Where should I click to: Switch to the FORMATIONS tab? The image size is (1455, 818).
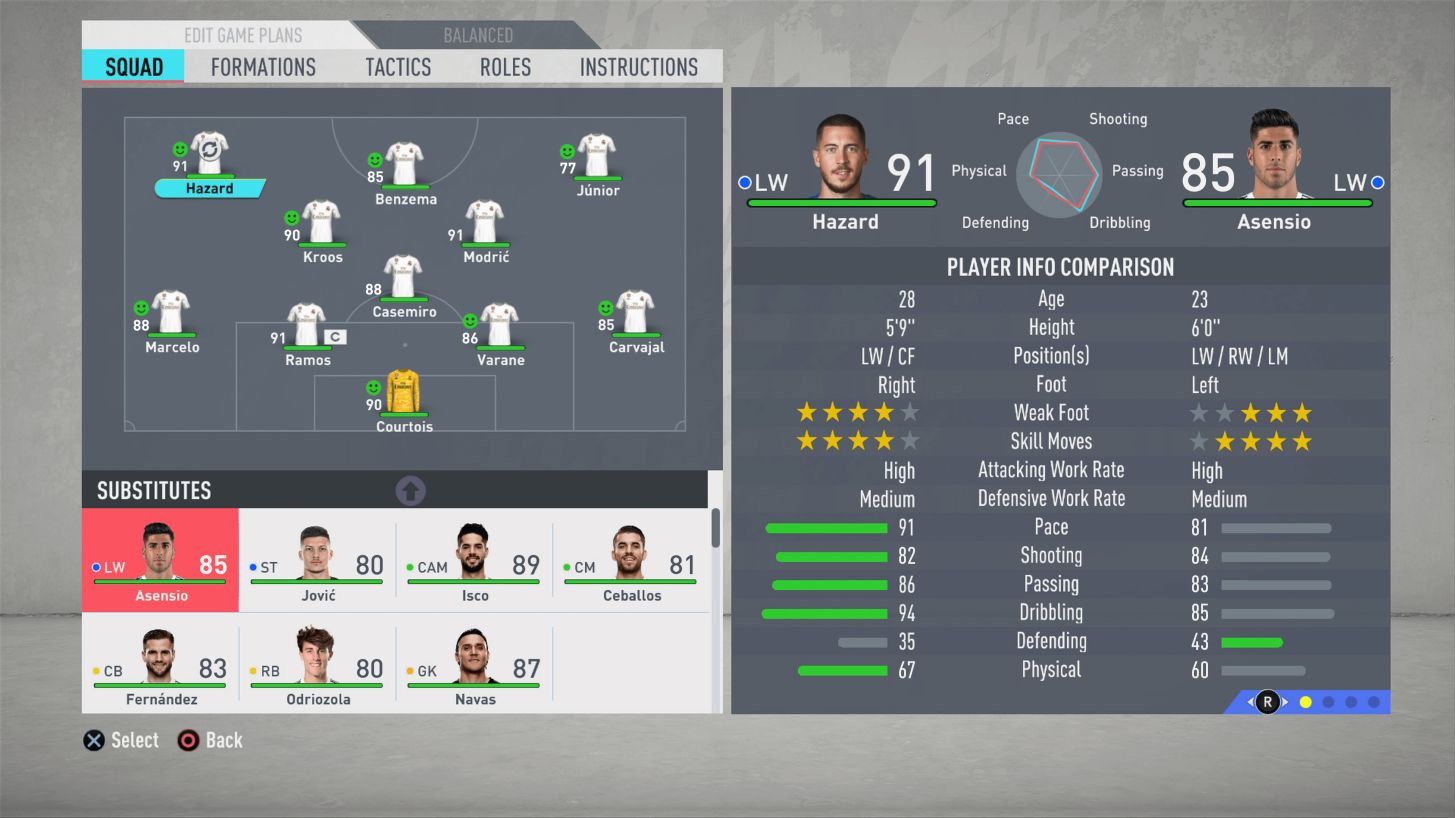pyautogui.click(x=262, y=67)
